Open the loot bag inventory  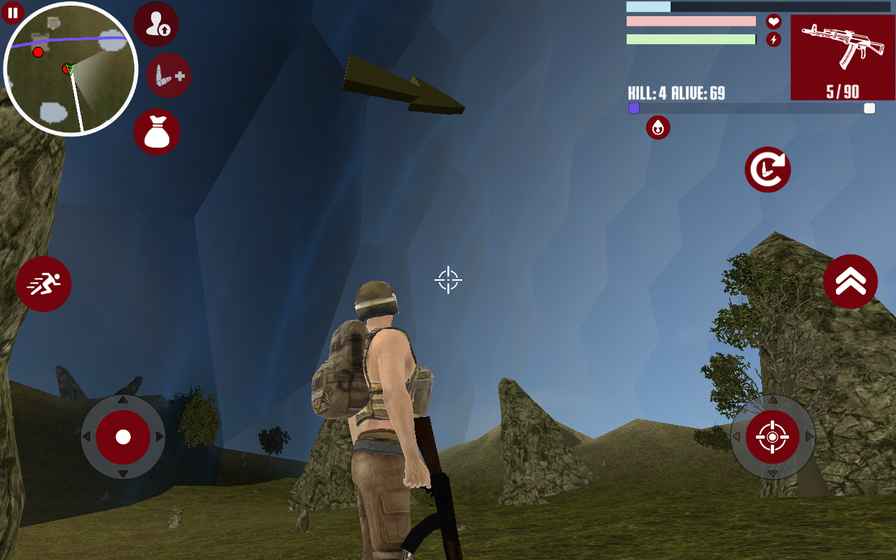[157, 132]
